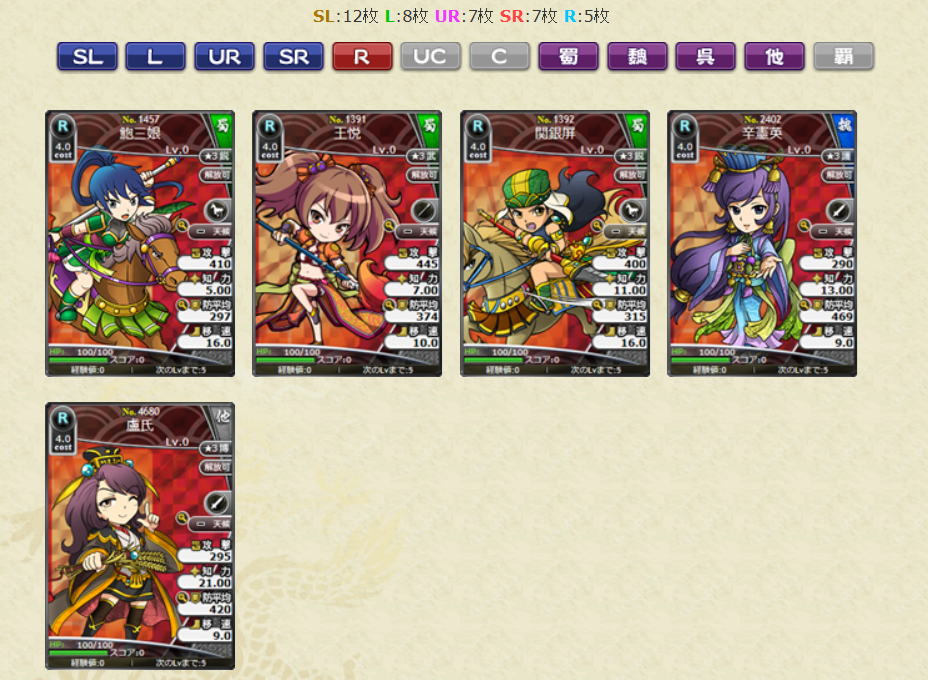The height and width of the screenshot is (680, 928).
Task: Filter by the 蜀 faction
Action: pyautogui.click(x=568, y=57)
